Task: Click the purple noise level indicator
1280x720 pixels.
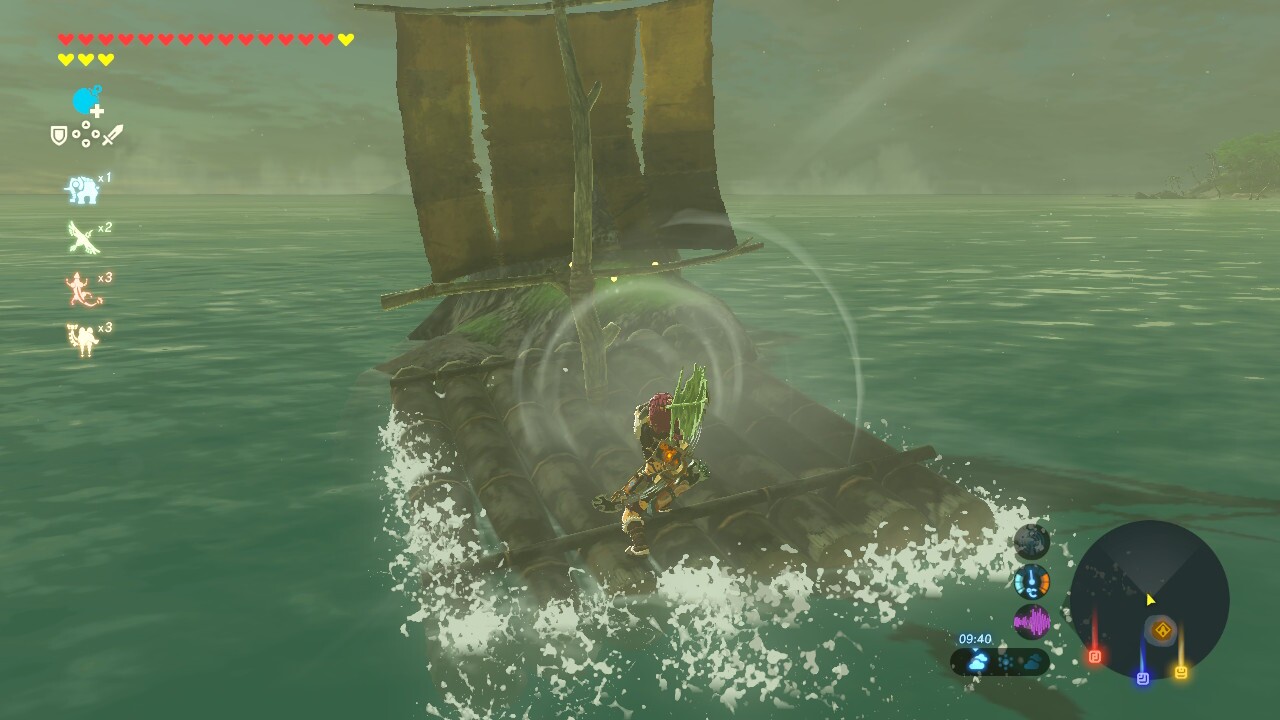Action: point(1031,621)
